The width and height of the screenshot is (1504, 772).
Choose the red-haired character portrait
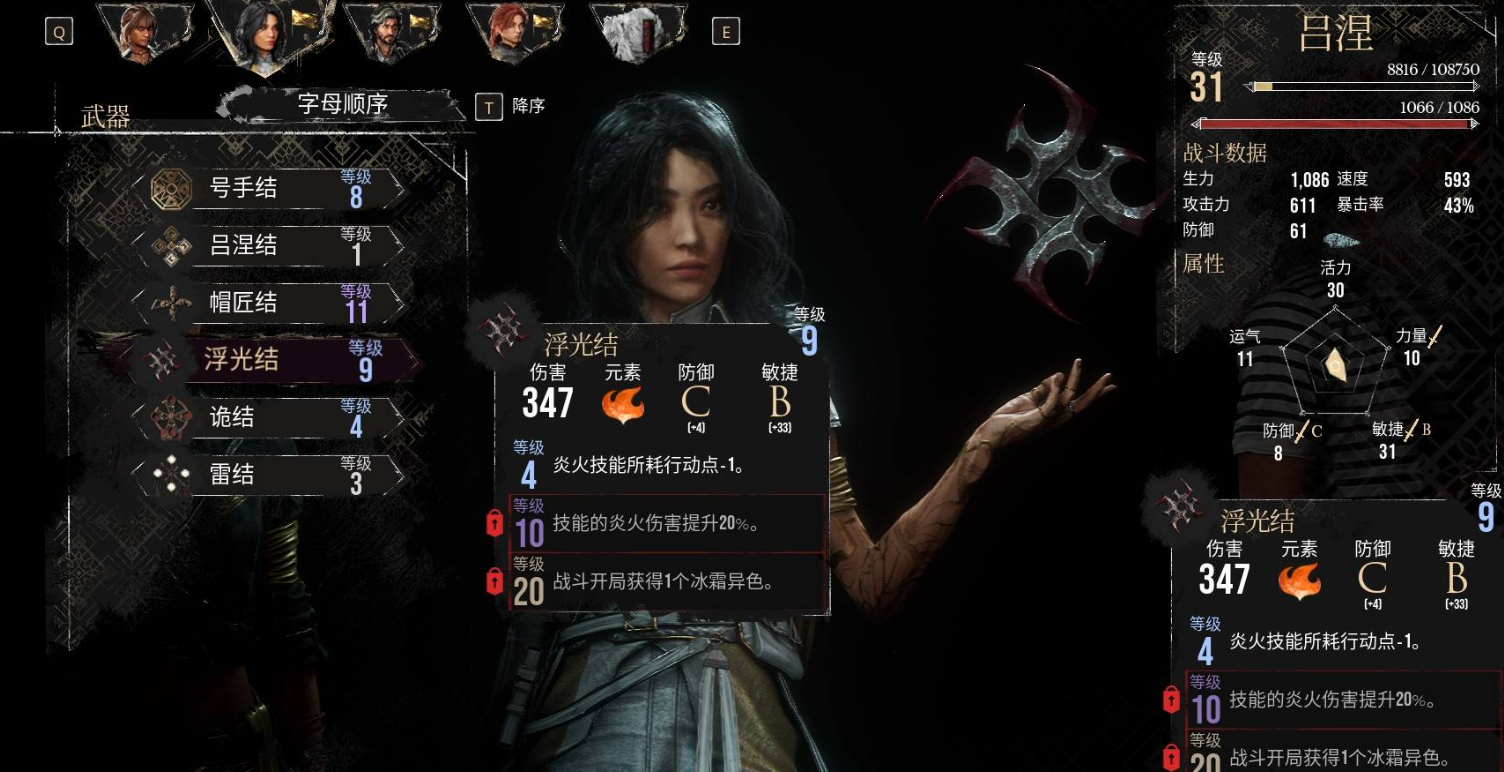(x=508, y=32)
